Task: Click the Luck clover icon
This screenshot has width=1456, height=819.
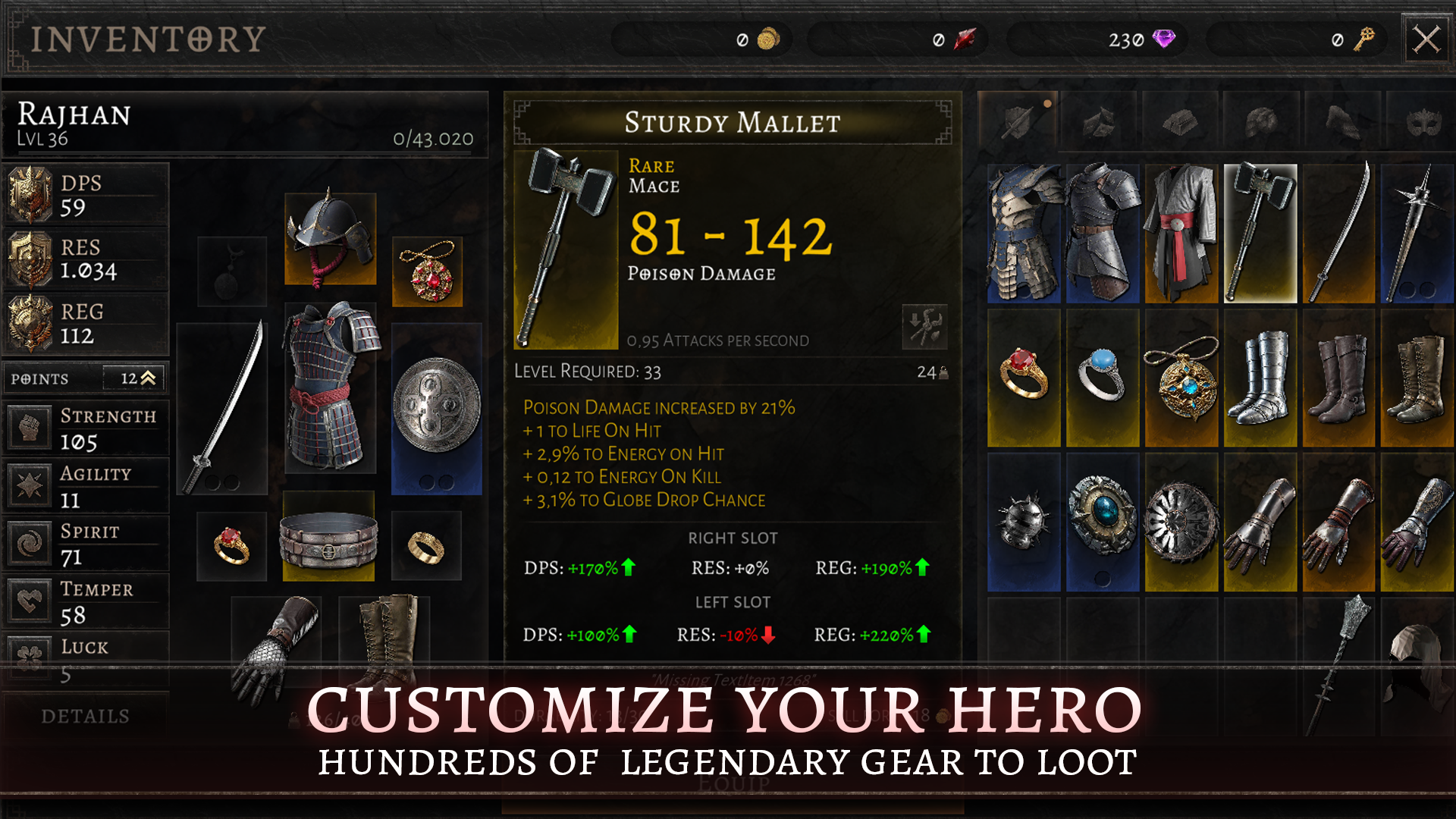Action: [x=30, y=657]
